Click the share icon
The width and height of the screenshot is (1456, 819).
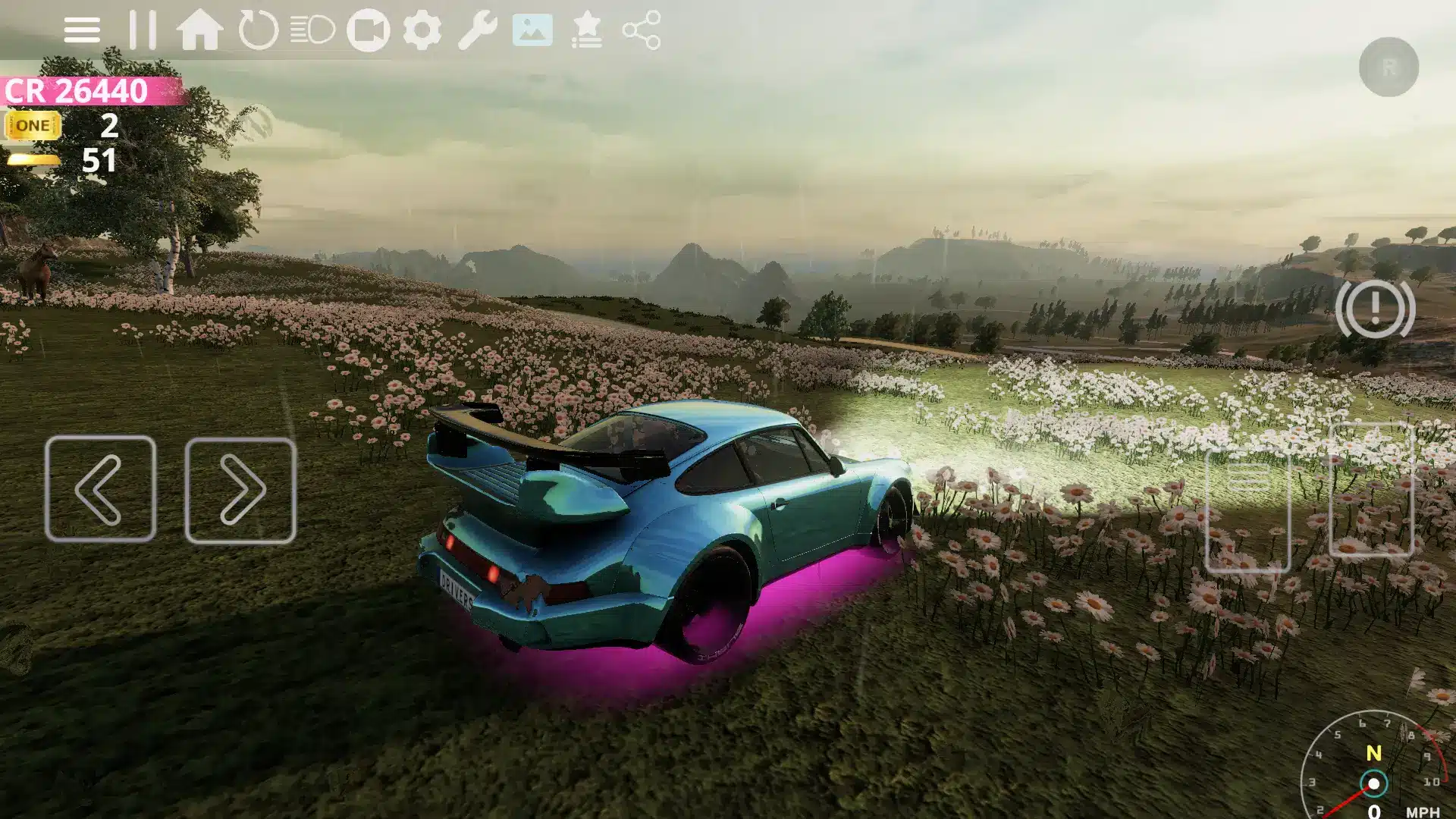tap(642, 31)
